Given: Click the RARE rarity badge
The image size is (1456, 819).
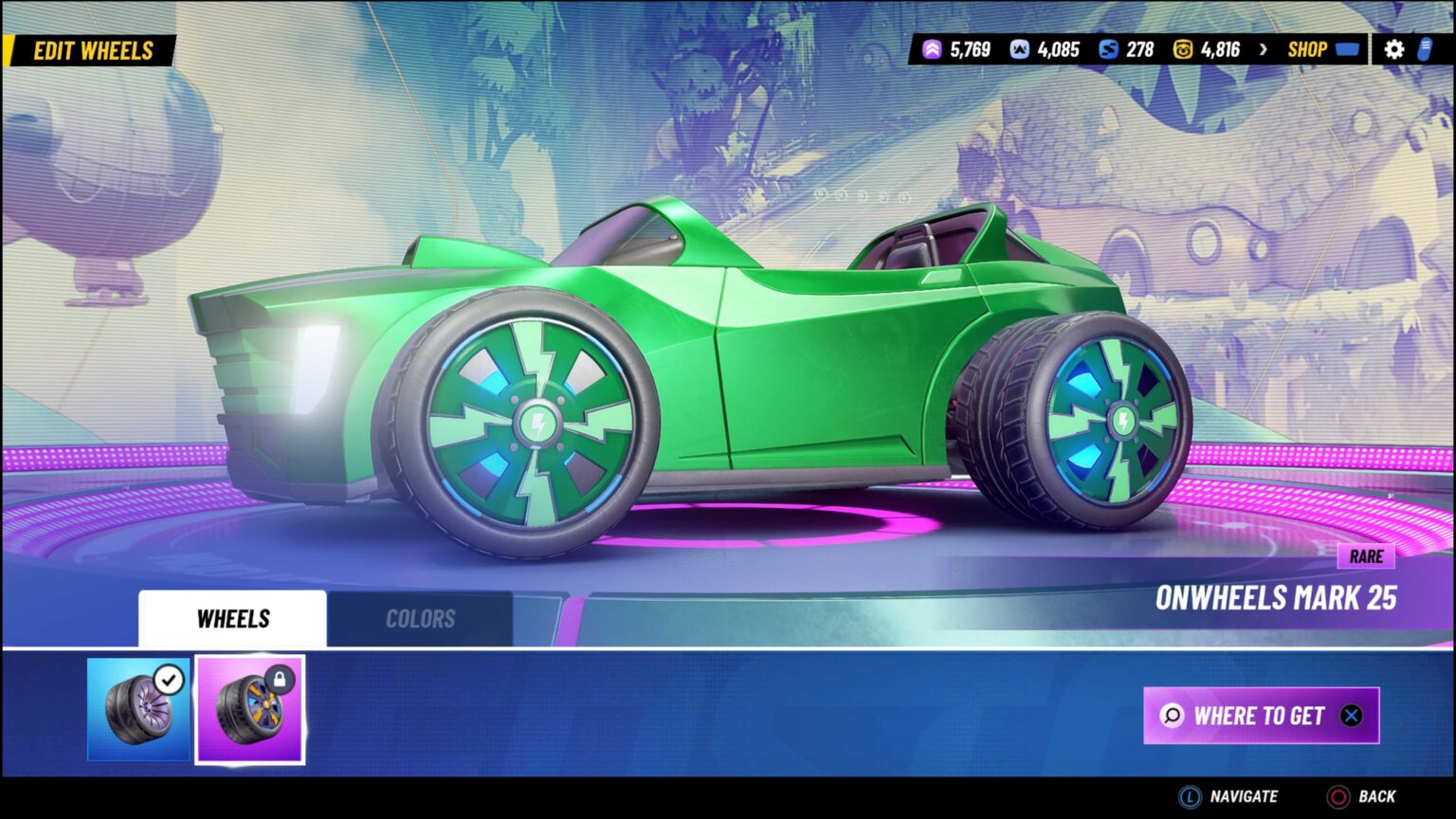Looking at the screenshot, I should tap(1367, 557).
